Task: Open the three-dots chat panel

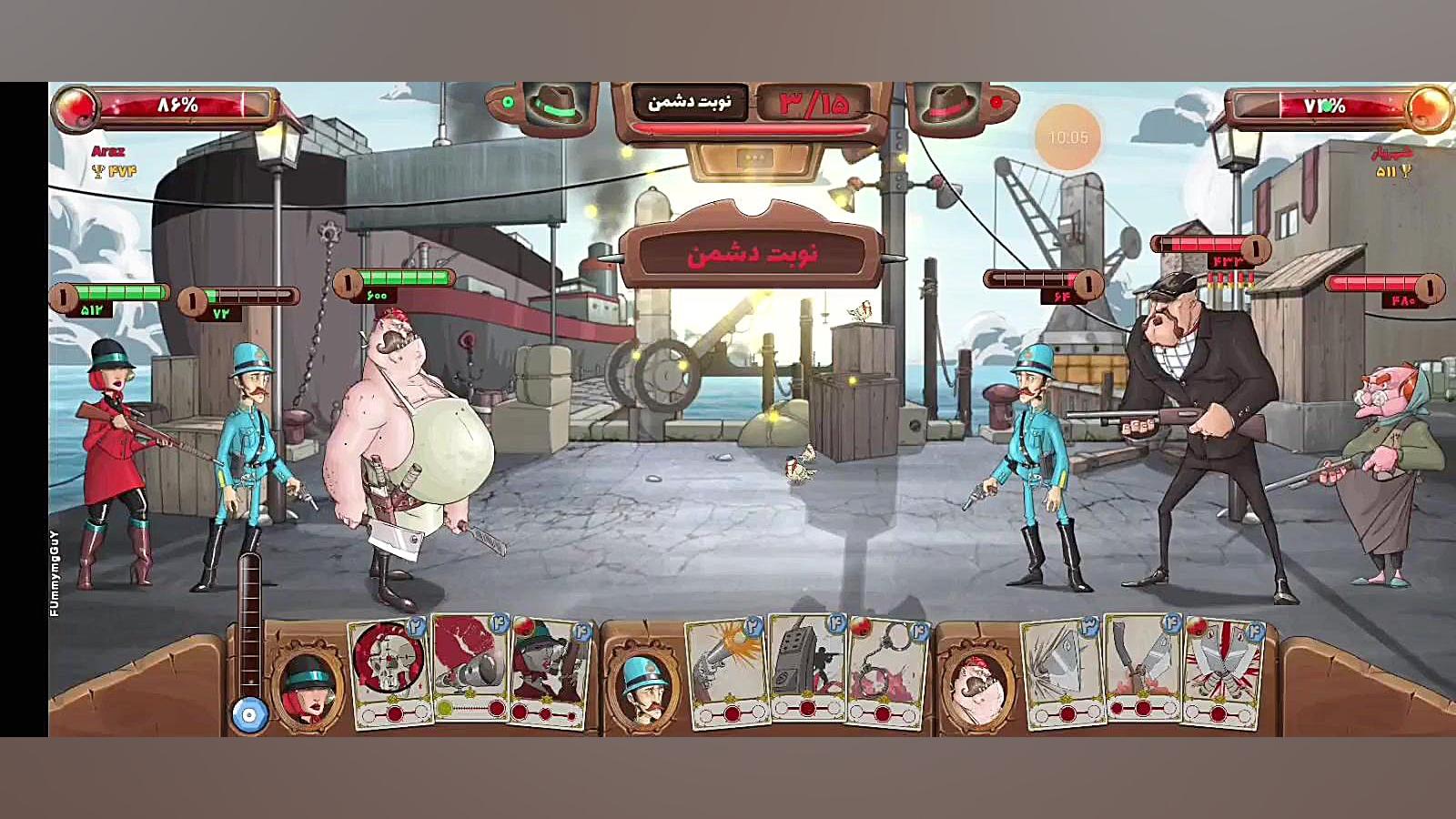Action: click(x=754, y=158)
